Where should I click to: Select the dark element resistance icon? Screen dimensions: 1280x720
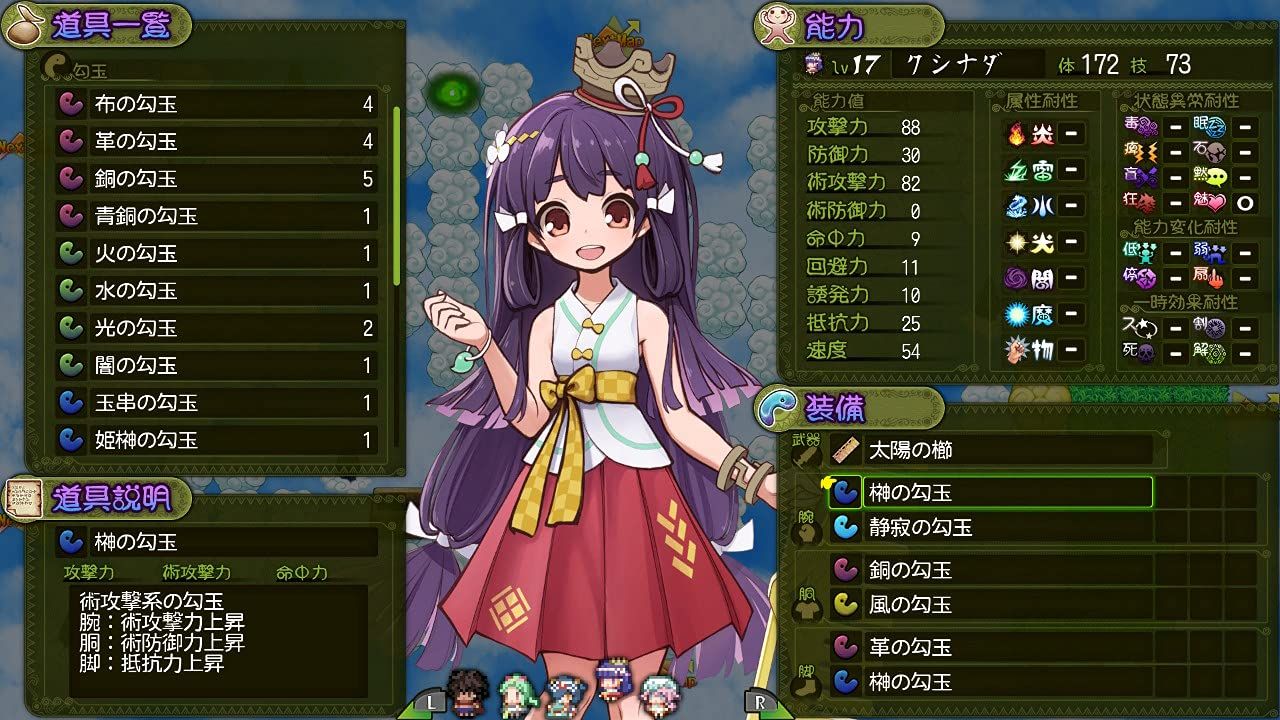click(x=1016, y=280)
